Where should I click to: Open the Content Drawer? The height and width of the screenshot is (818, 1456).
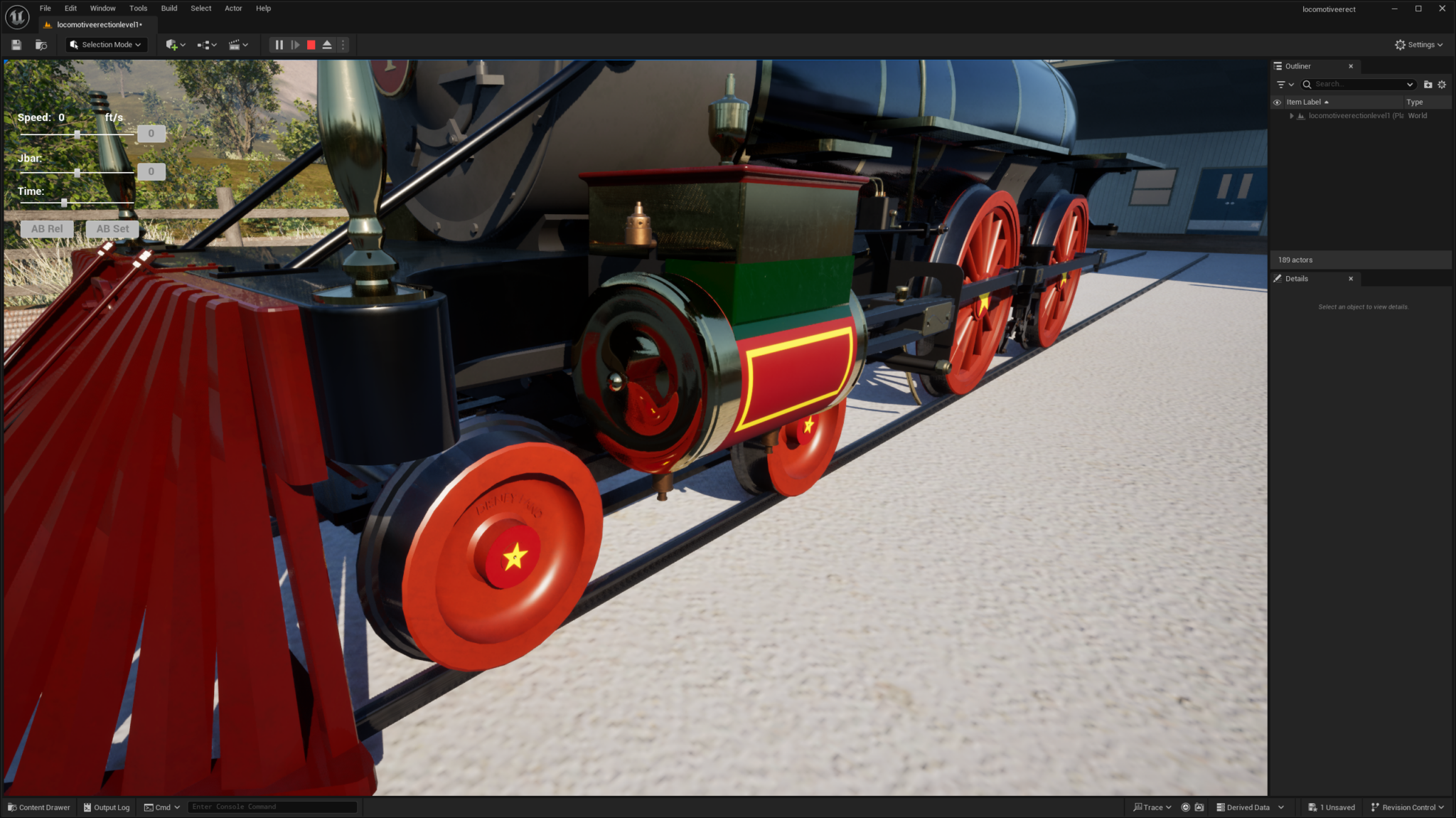(39, 807)
